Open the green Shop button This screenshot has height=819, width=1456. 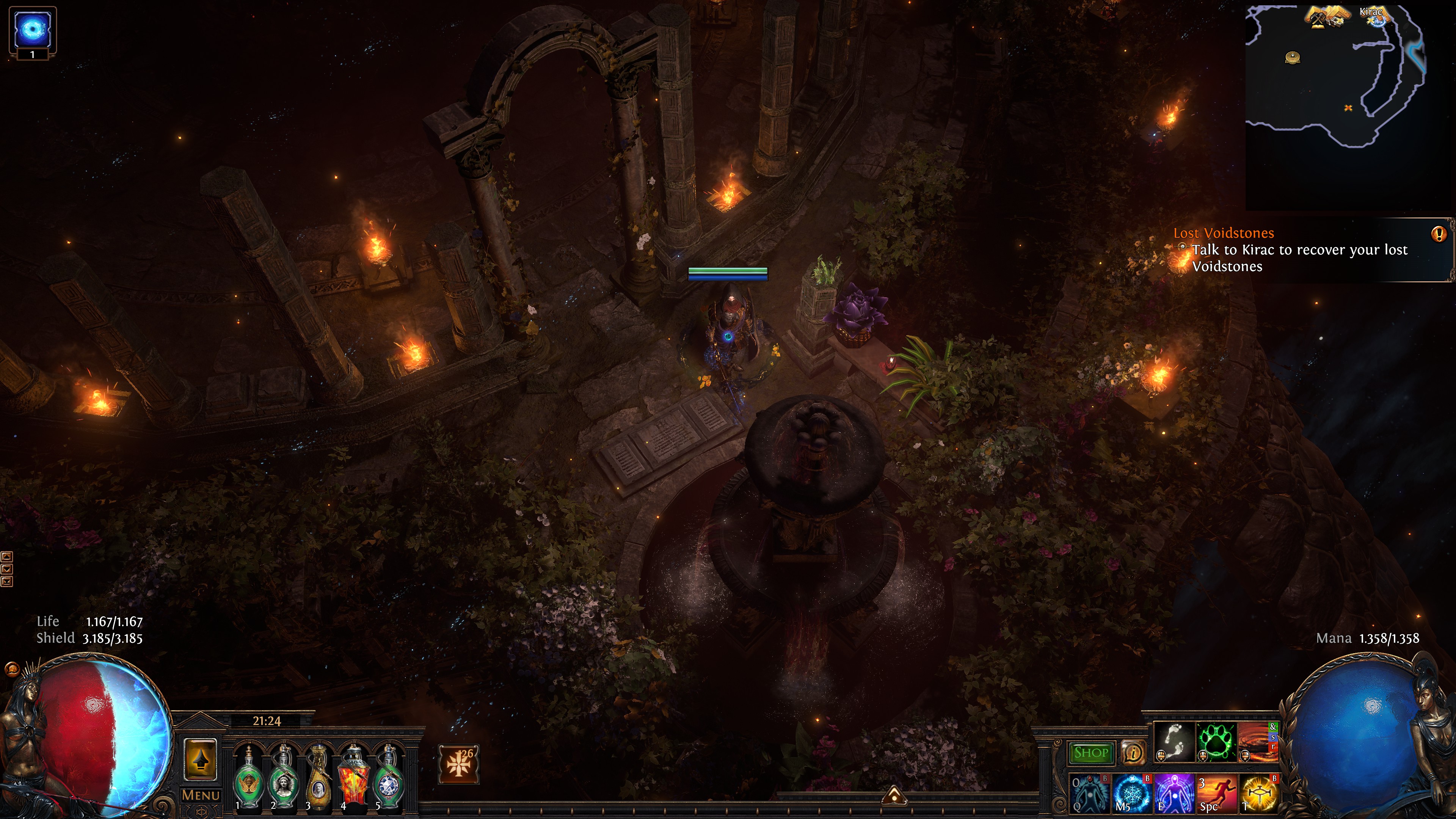pos(1091,752)
